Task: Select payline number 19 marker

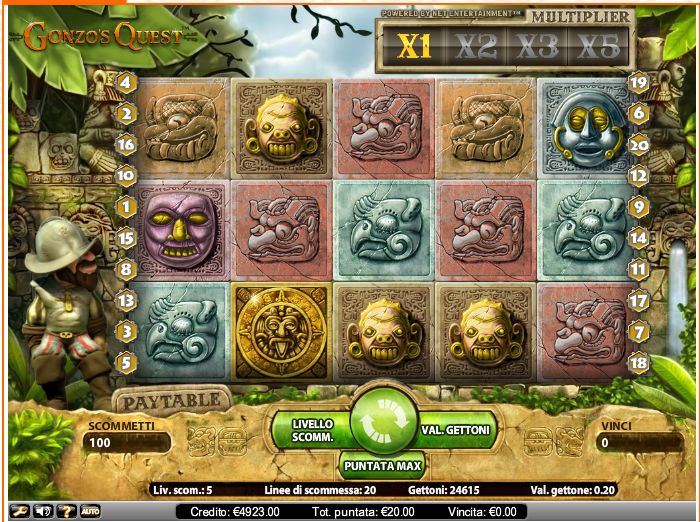Action: (640, 82)
